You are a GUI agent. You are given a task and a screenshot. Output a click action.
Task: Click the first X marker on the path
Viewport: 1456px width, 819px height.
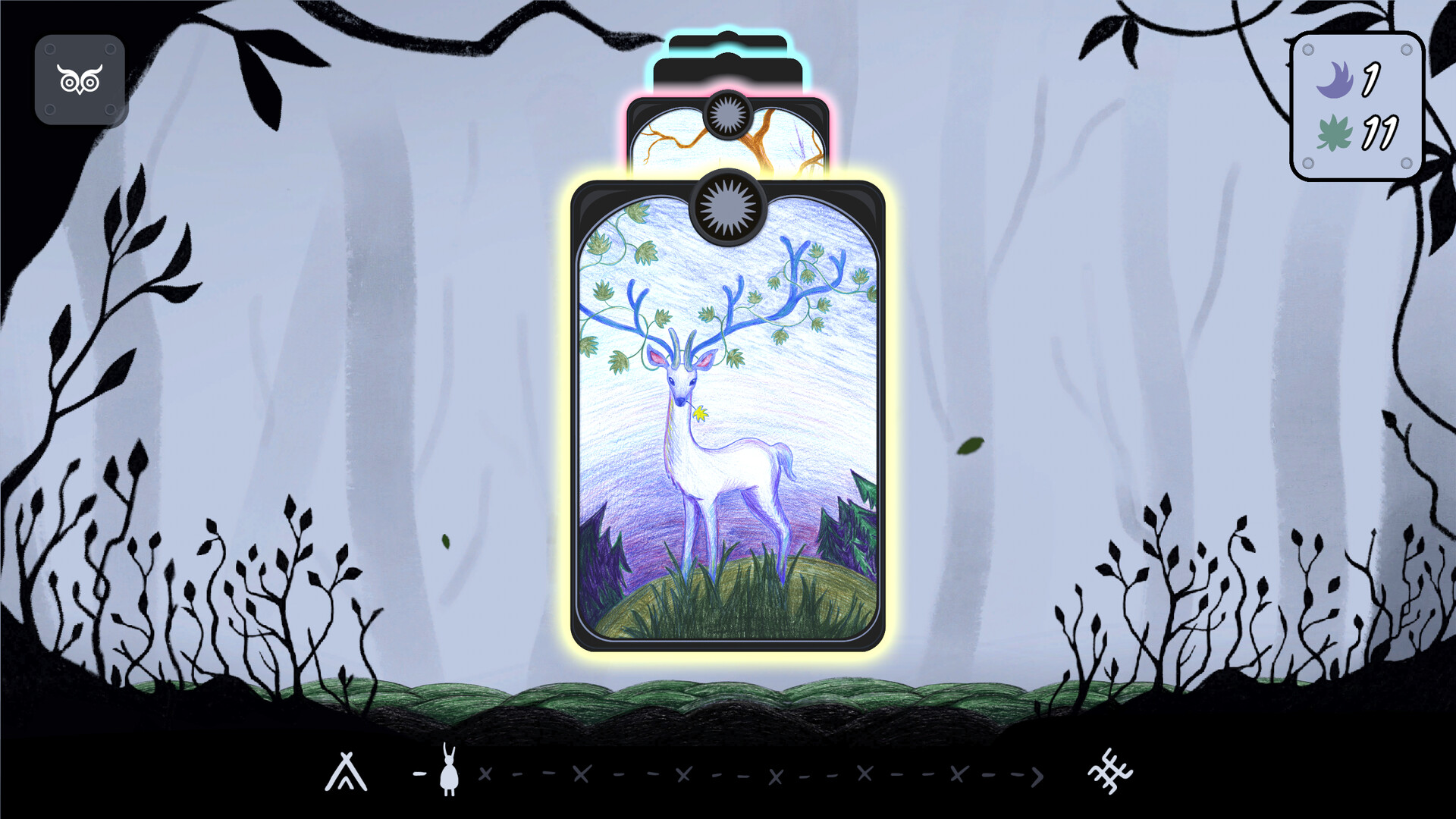click(486, 774)
